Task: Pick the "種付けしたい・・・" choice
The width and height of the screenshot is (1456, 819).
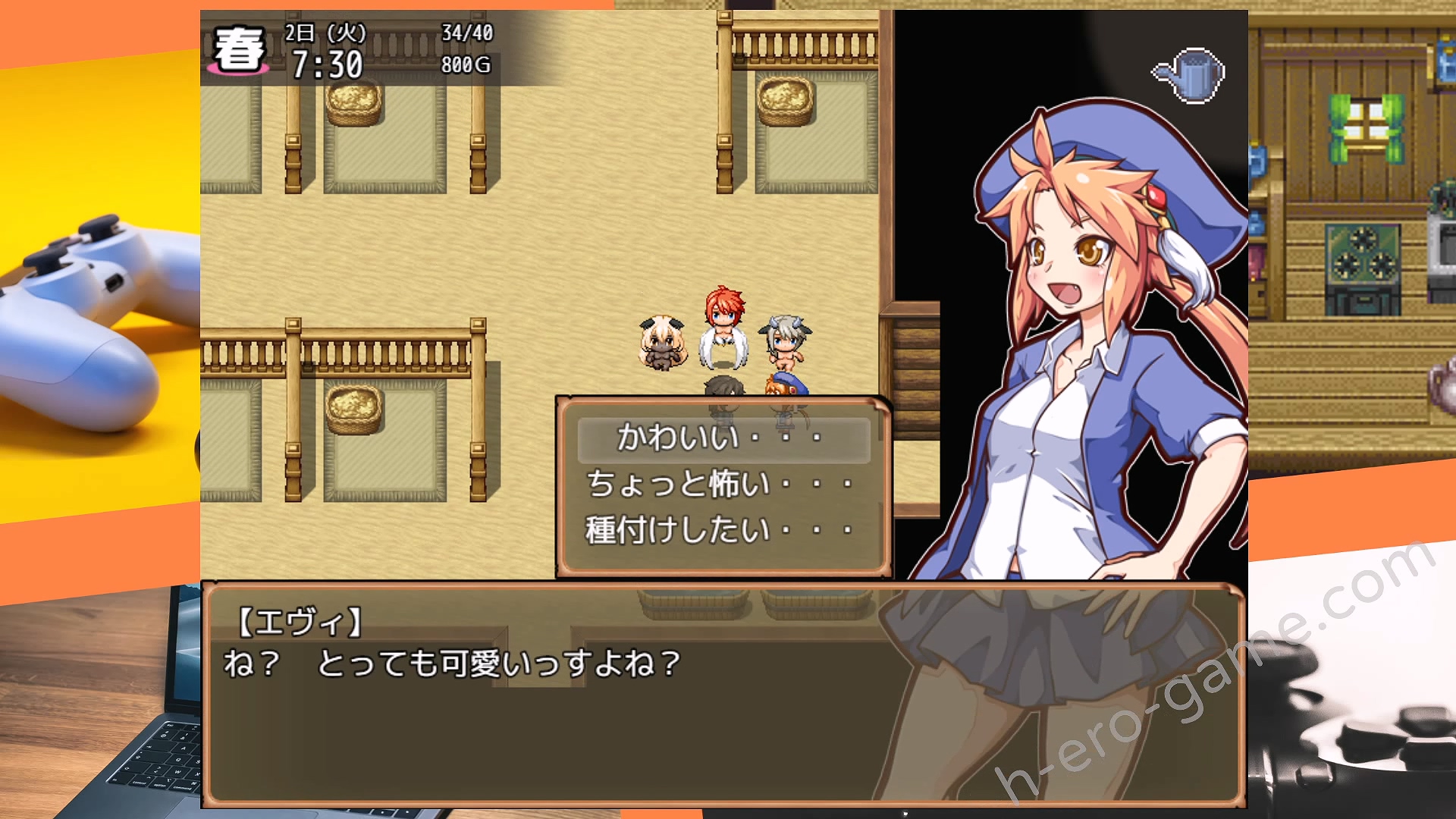Action: [x=721, y=530]
